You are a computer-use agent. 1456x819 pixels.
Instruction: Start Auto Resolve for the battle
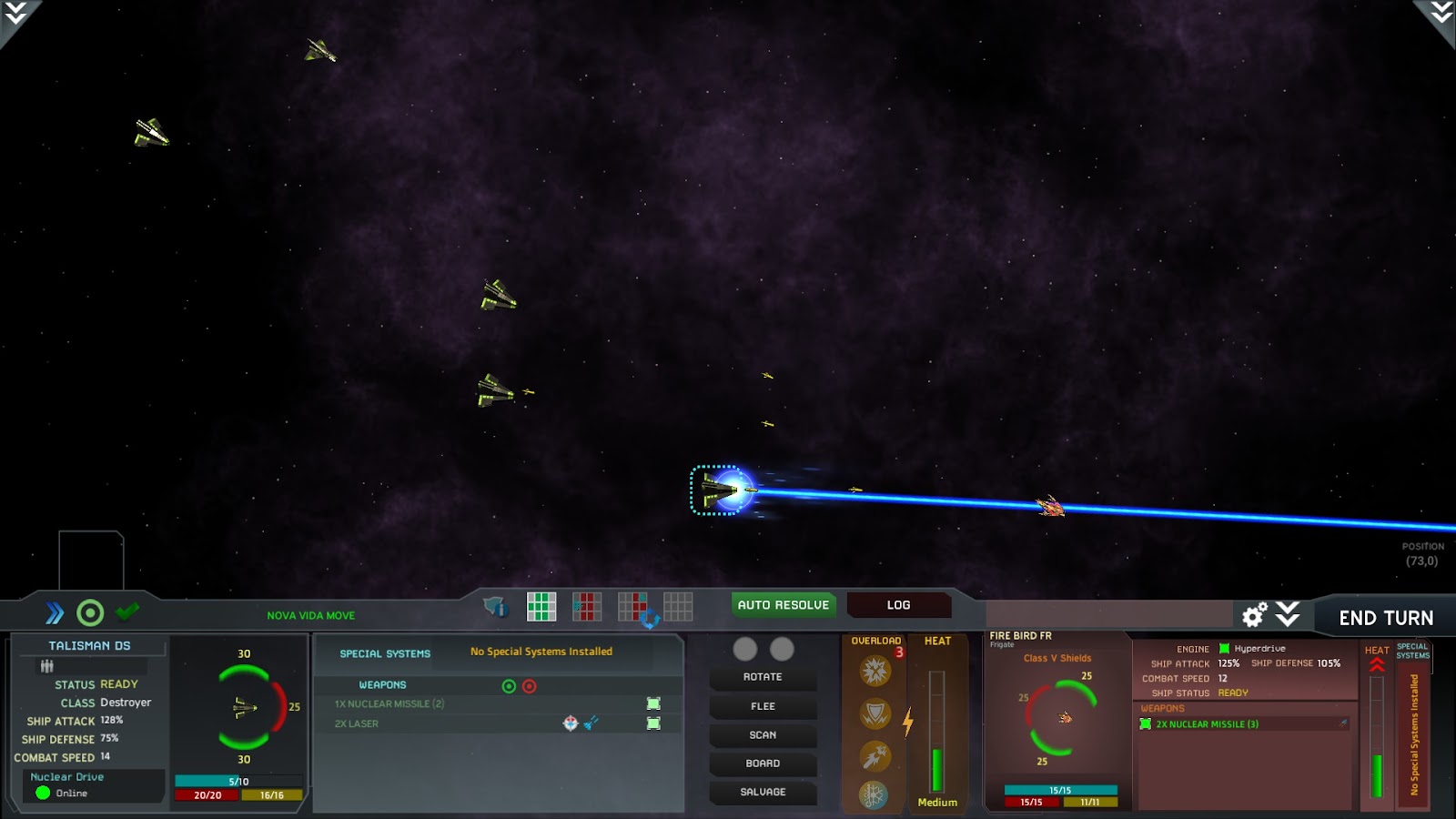coord(783,605)
